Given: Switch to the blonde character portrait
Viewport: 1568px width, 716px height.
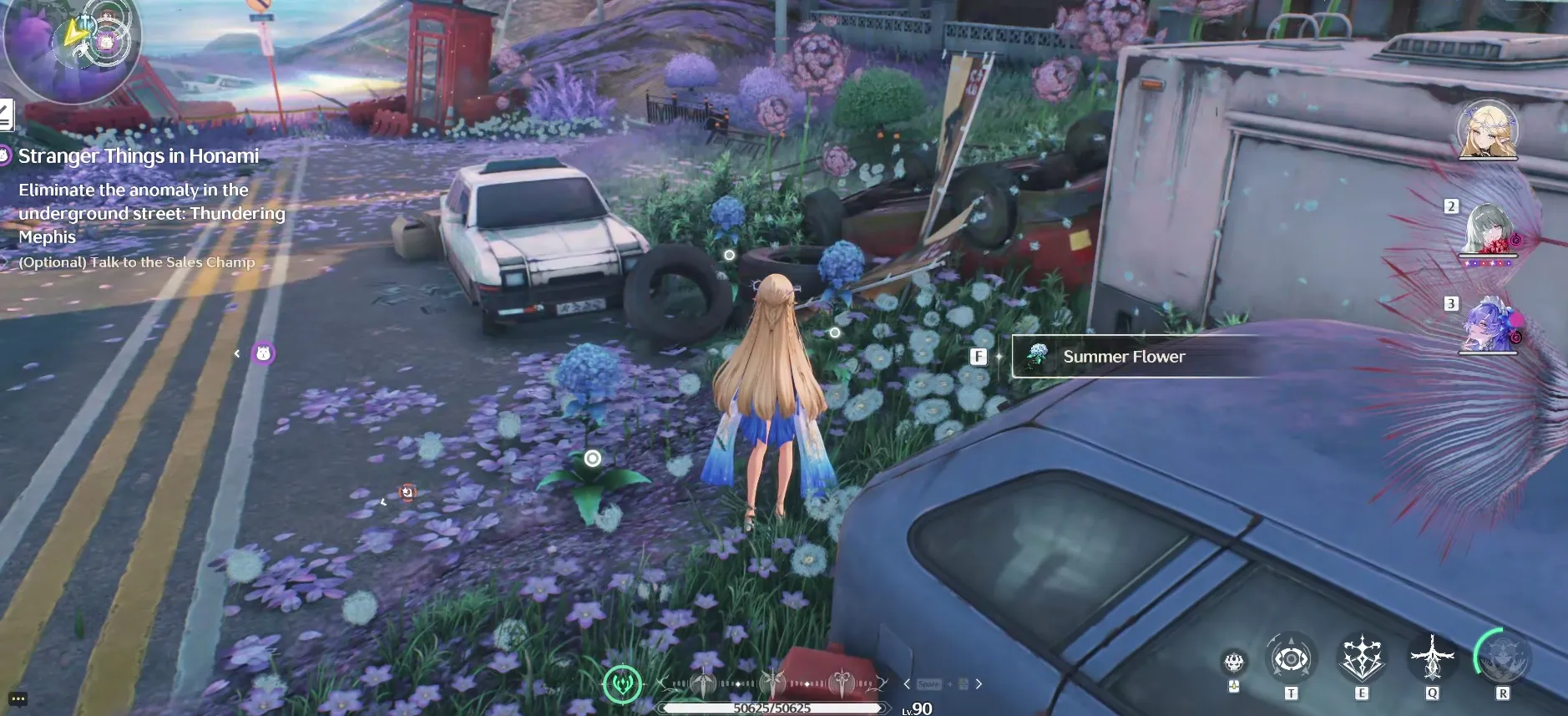Looking at the screenshot, I should tap(1487, 131).
